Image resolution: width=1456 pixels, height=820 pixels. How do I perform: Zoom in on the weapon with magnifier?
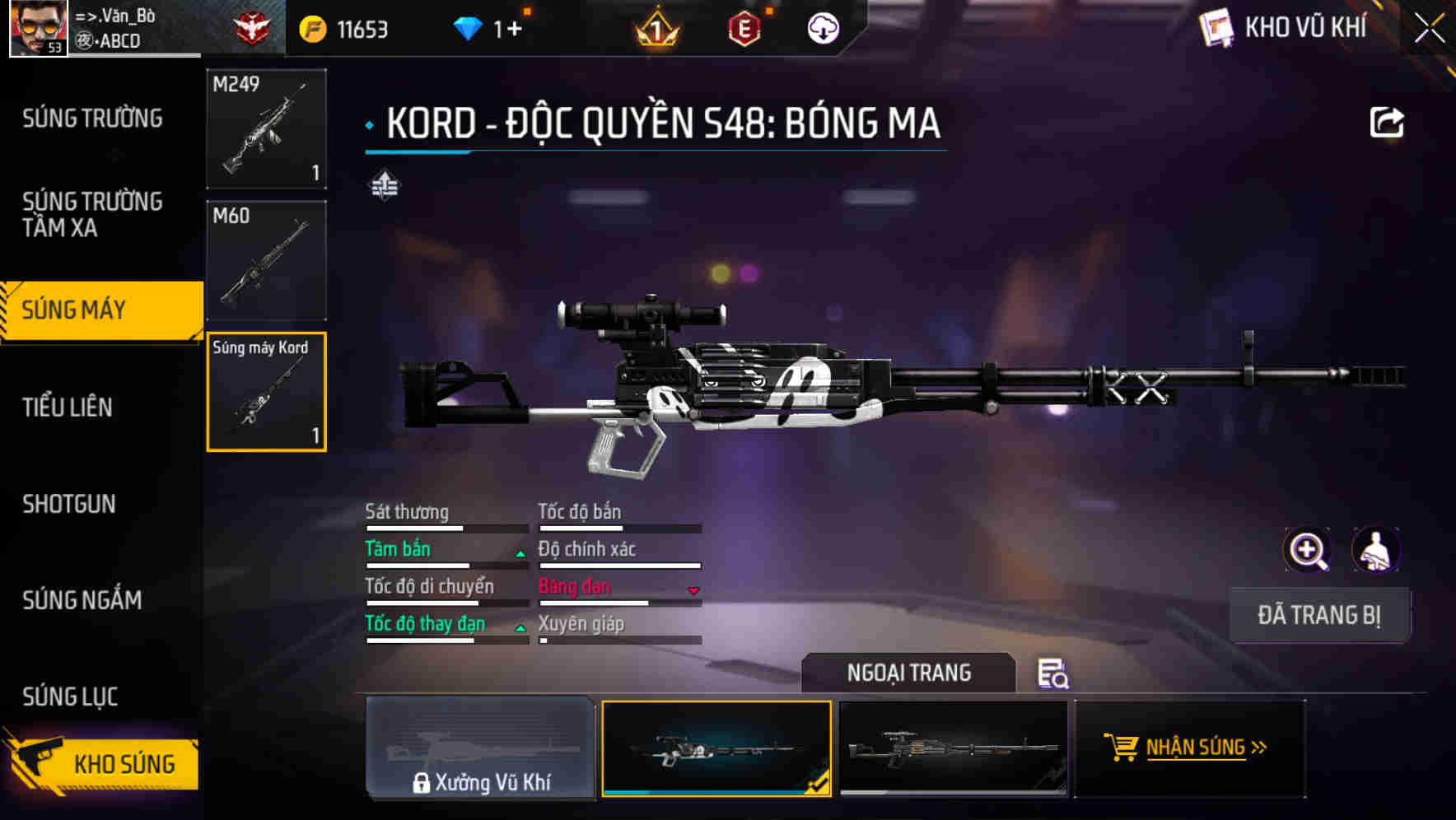pyautogui.click(x=1308, y=550)
